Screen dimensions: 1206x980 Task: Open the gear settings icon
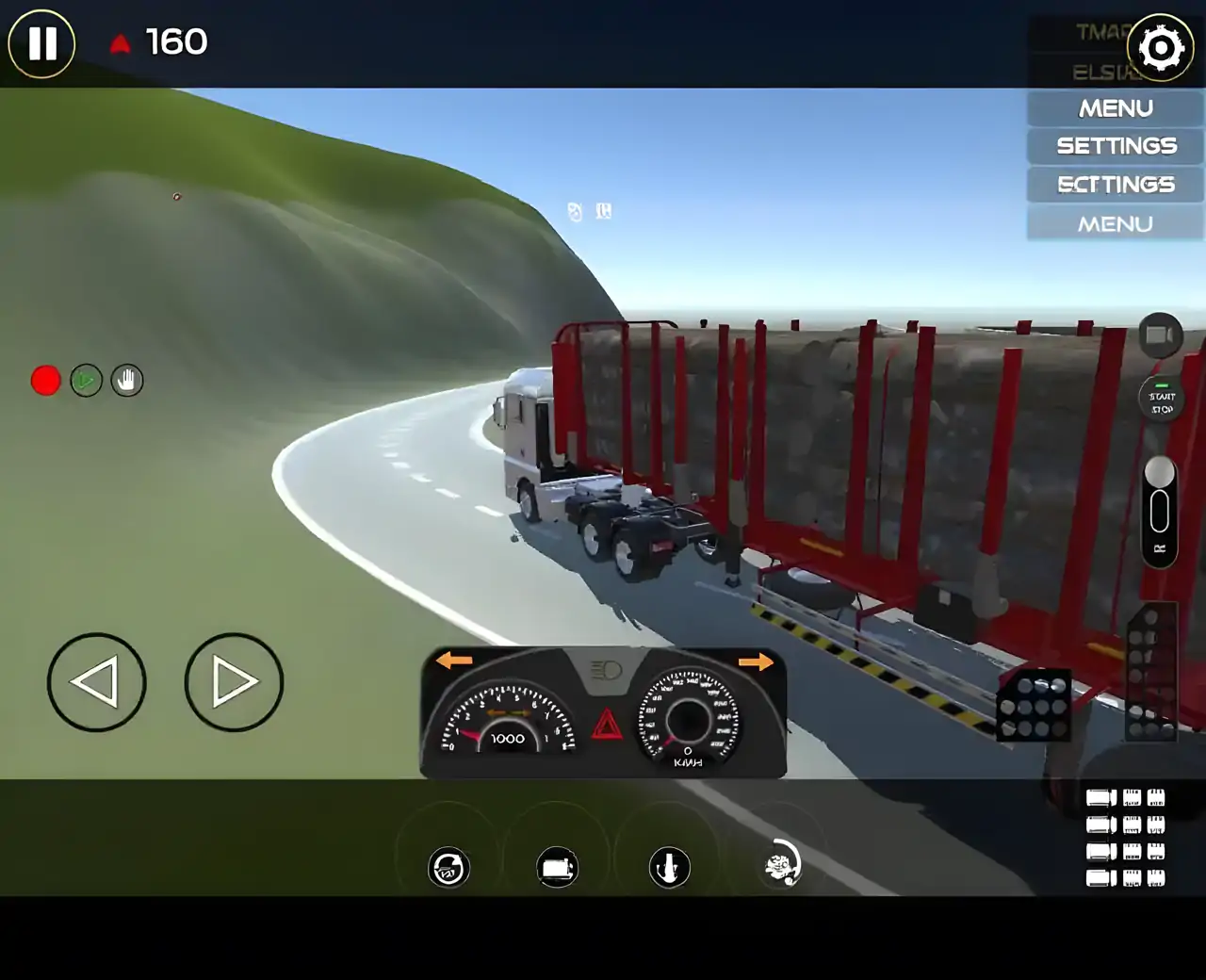coord(1160,47)
